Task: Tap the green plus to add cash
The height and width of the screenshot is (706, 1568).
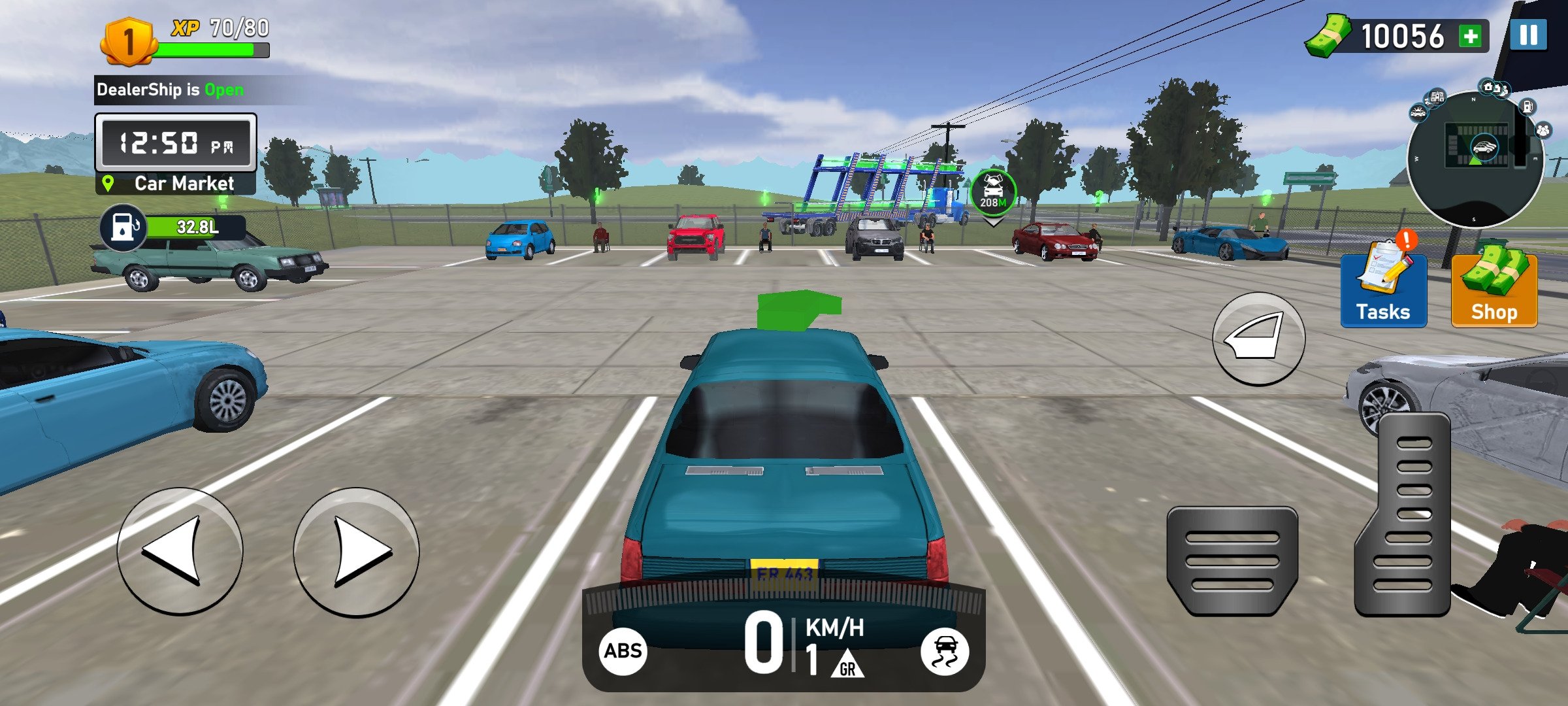Action: click(1471, 36)
